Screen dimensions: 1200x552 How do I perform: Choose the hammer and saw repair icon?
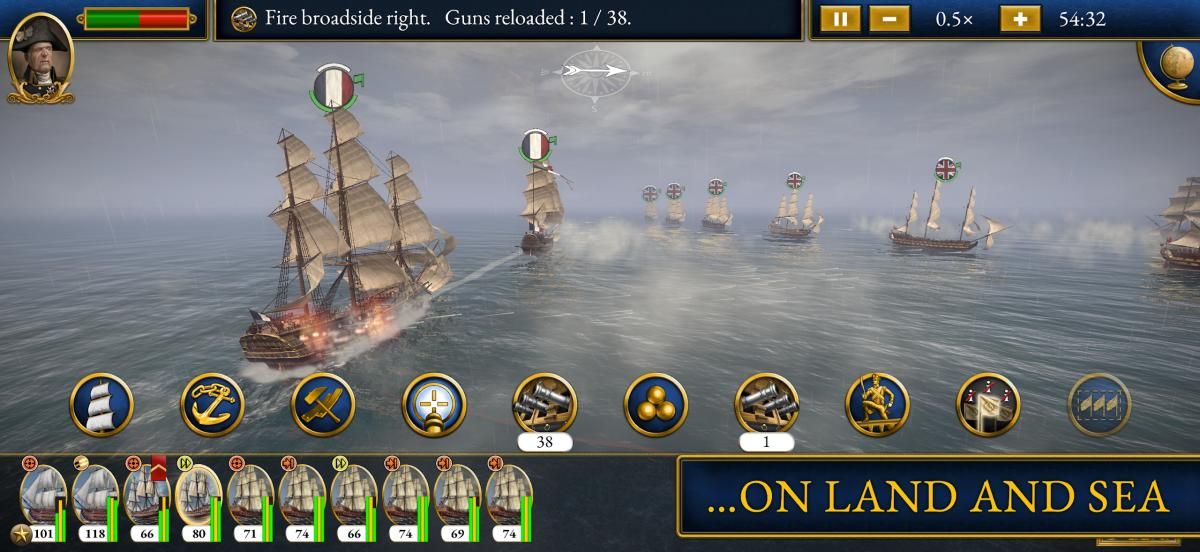click(x=324, y=405)
